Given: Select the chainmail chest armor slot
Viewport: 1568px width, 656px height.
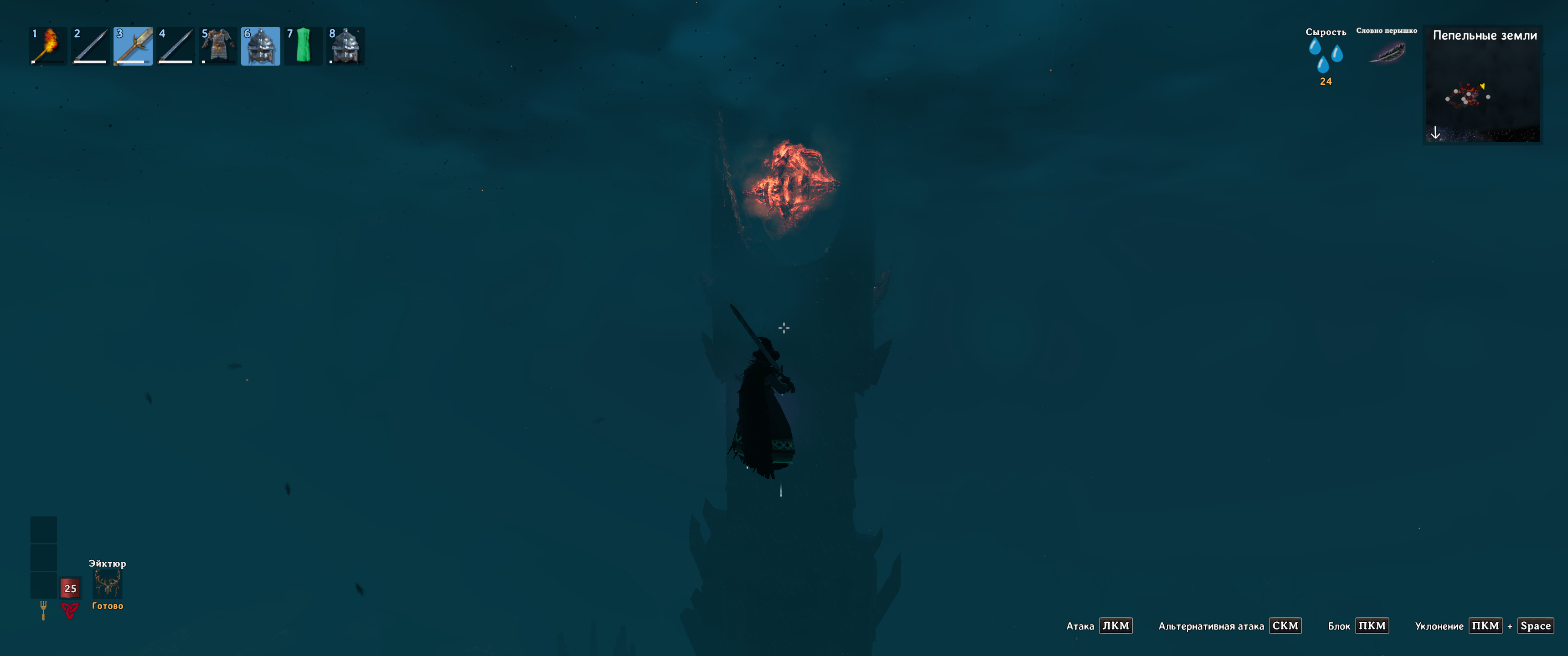Looking at the screenshot, I should 218,46.
